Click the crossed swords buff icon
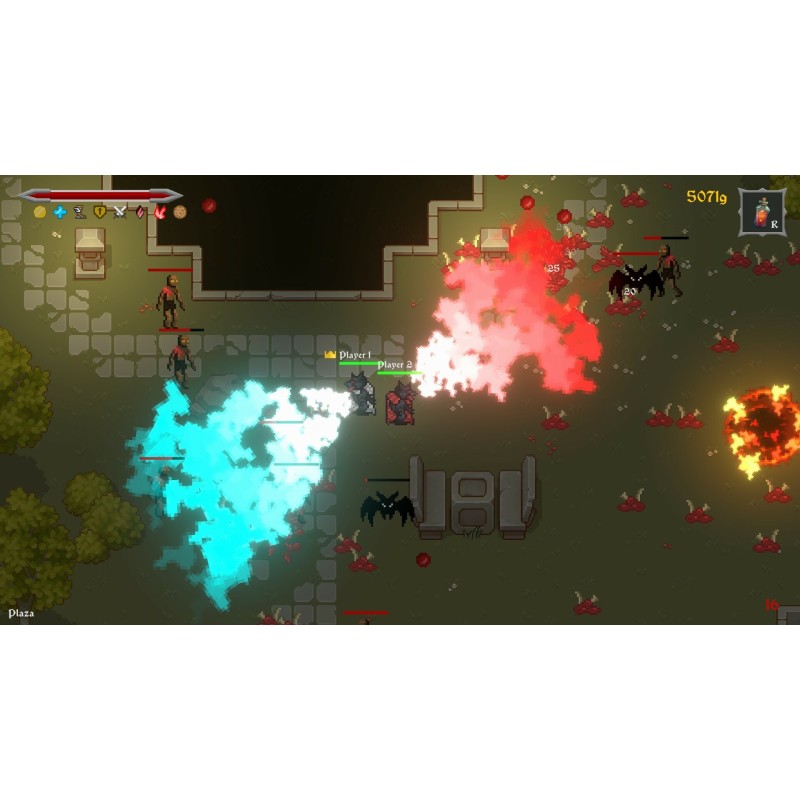Viewport: 800px width, 800px height. click(120, 212)
